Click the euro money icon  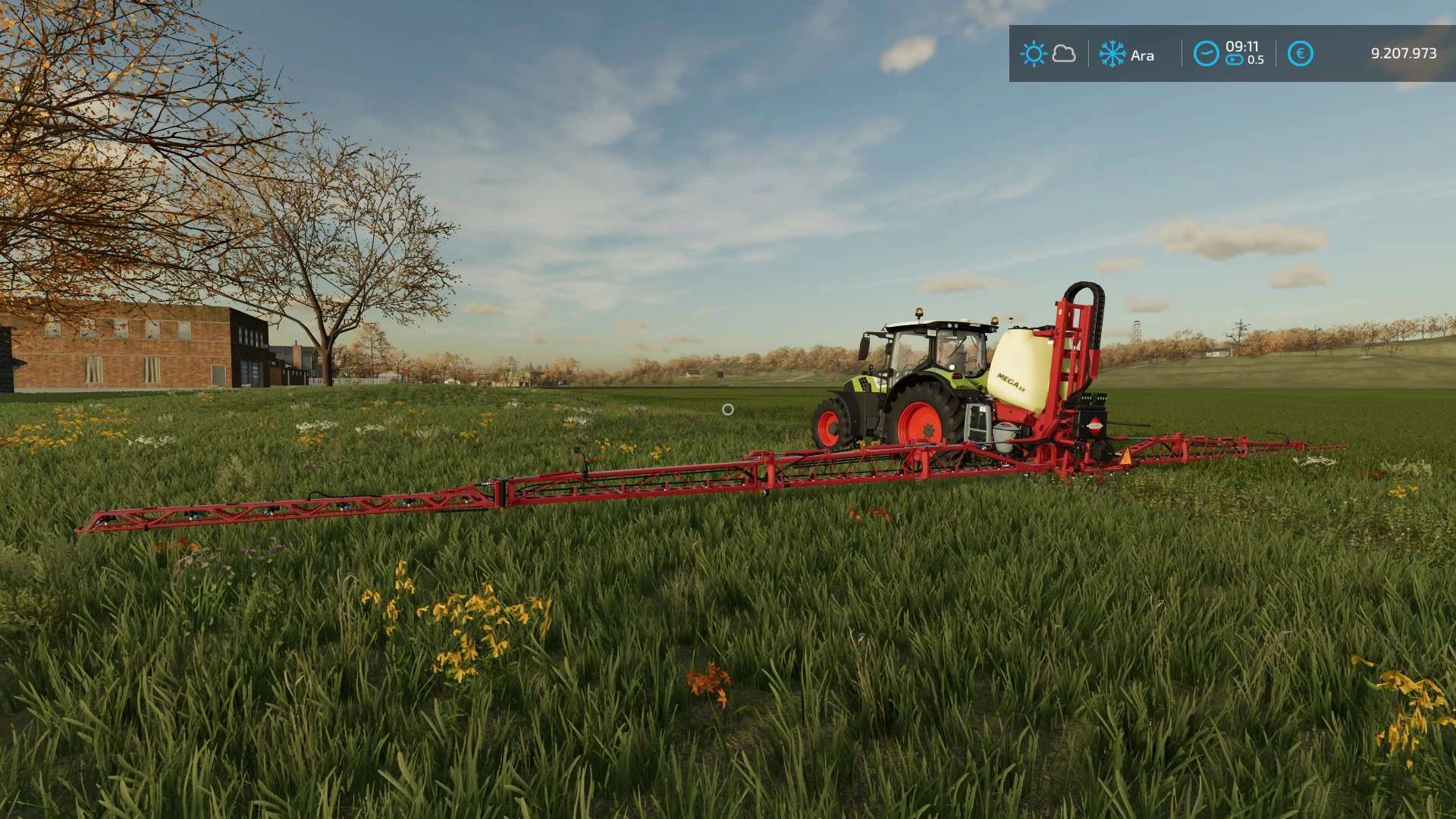tap(1300, 54)
